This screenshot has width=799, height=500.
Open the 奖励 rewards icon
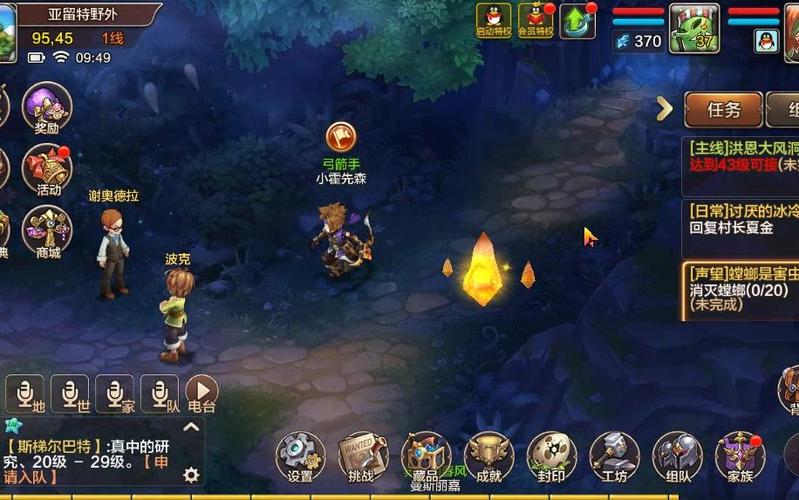pyautogui.click(x=46, y=108)
